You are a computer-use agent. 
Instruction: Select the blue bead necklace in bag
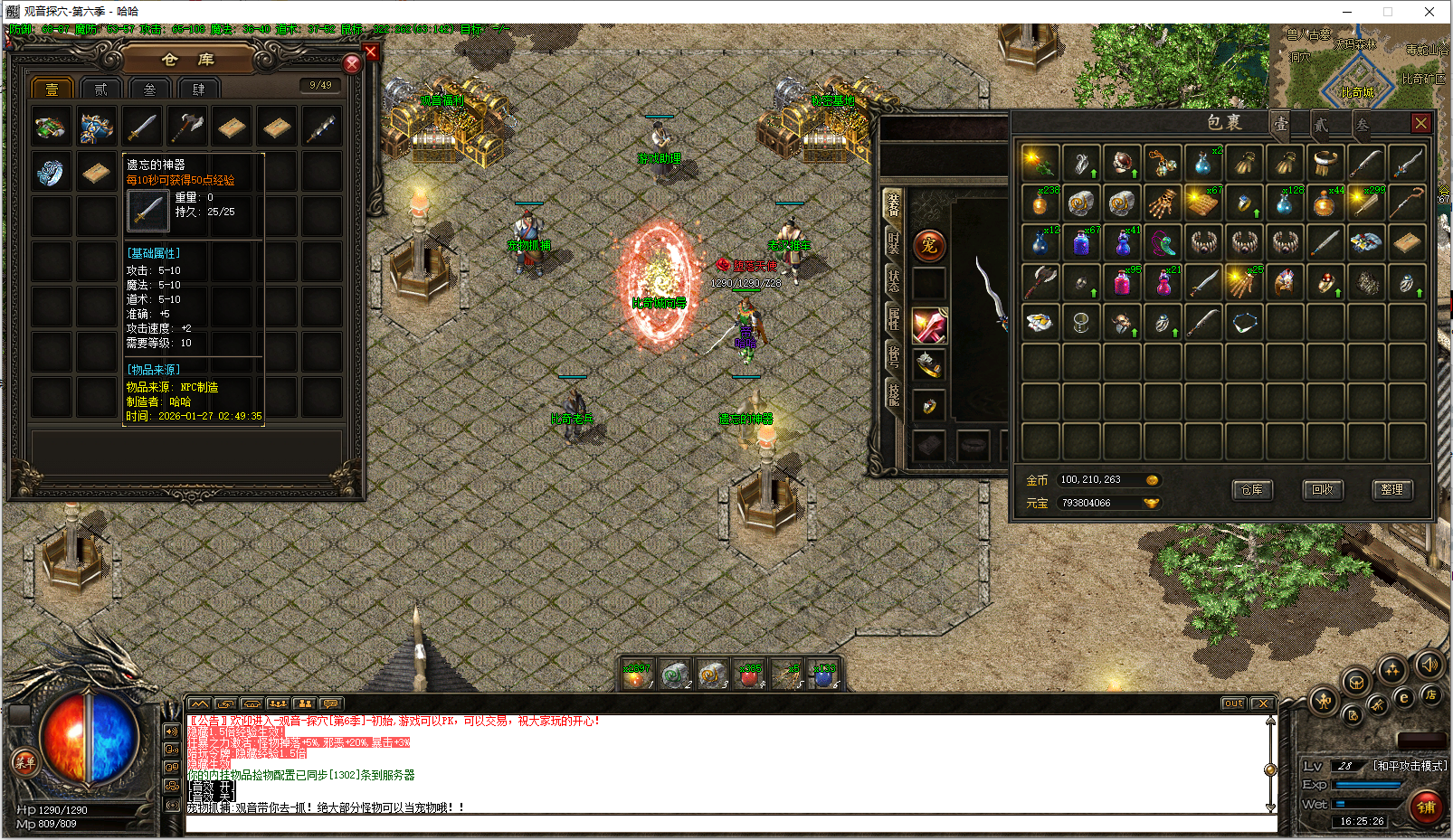tap(1244, 323)
